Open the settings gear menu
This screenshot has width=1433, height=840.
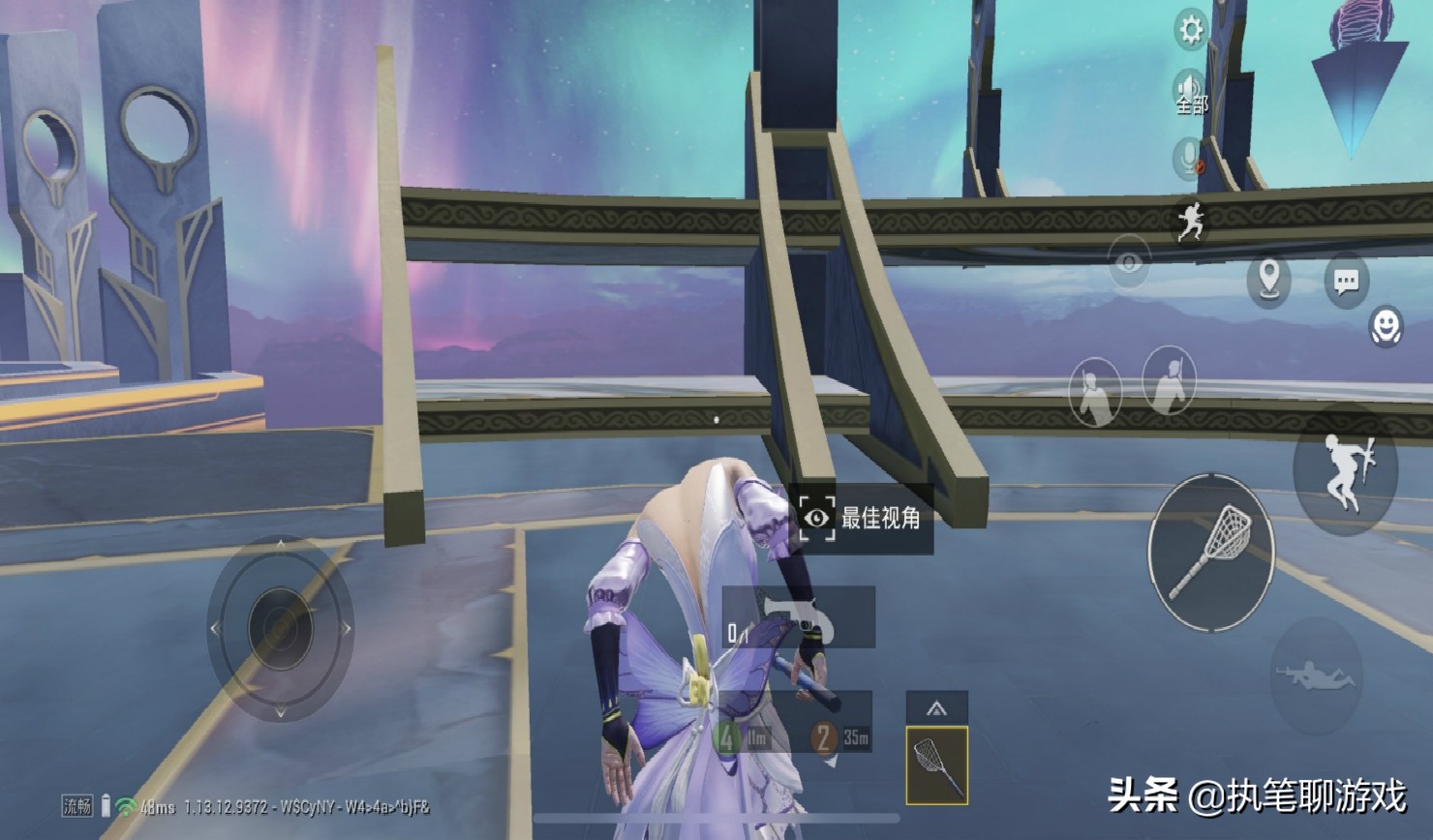click(1191, 31)
